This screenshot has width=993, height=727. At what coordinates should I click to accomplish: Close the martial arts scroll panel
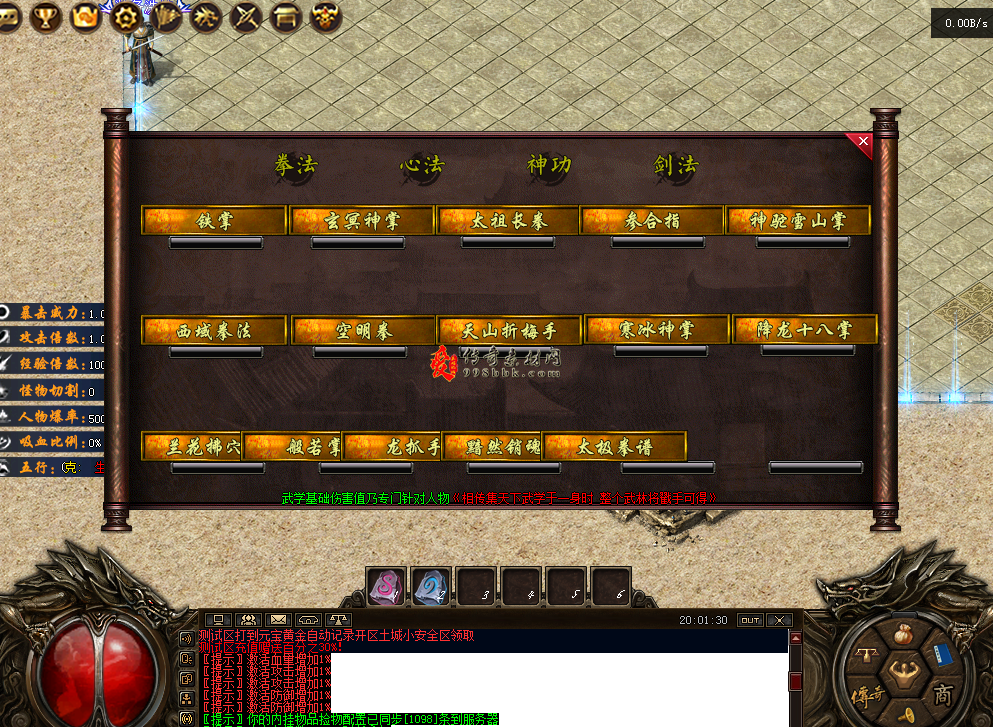862,144
